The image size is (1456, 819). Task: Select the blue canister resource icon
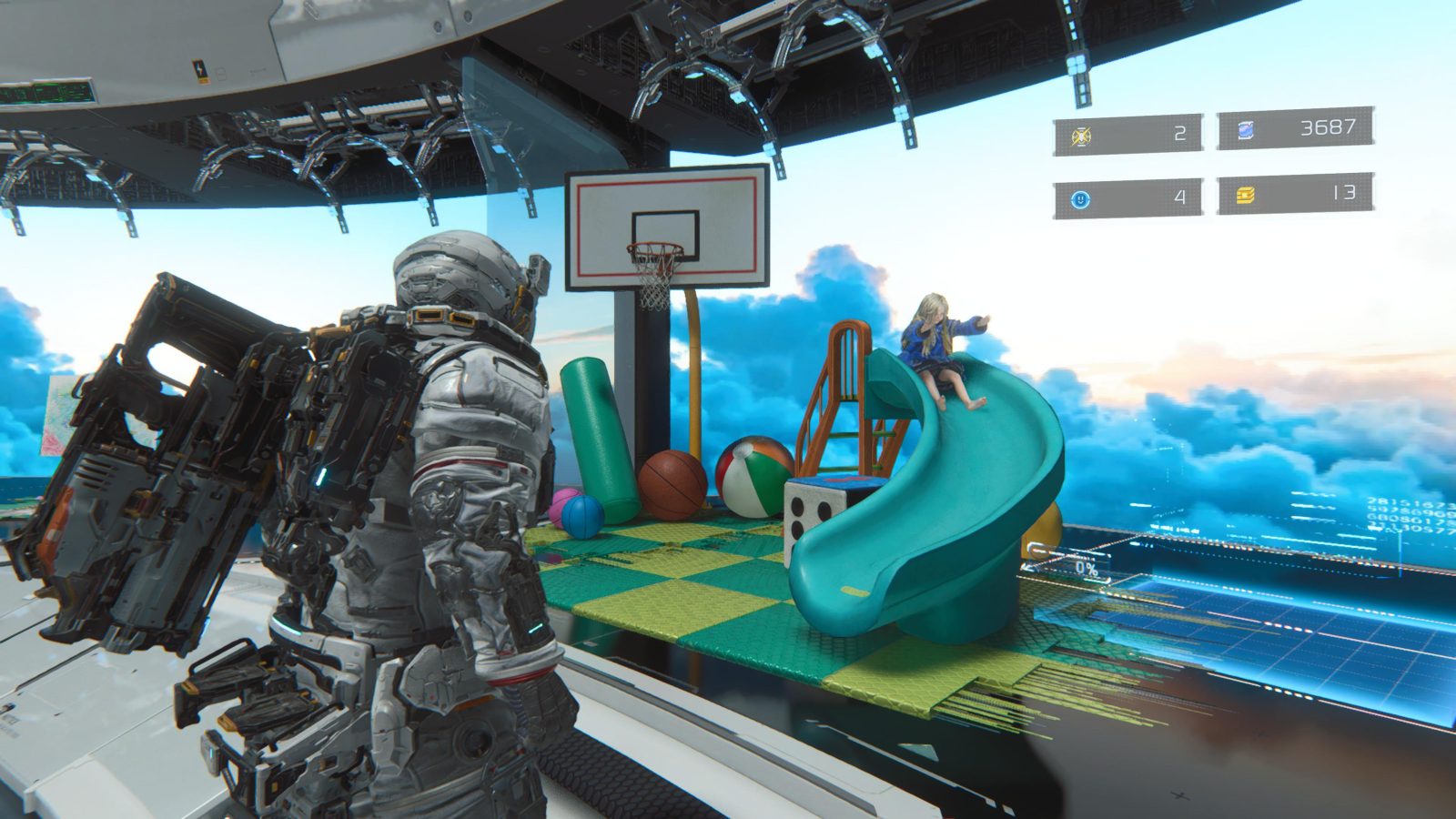tap(1245, 131)
